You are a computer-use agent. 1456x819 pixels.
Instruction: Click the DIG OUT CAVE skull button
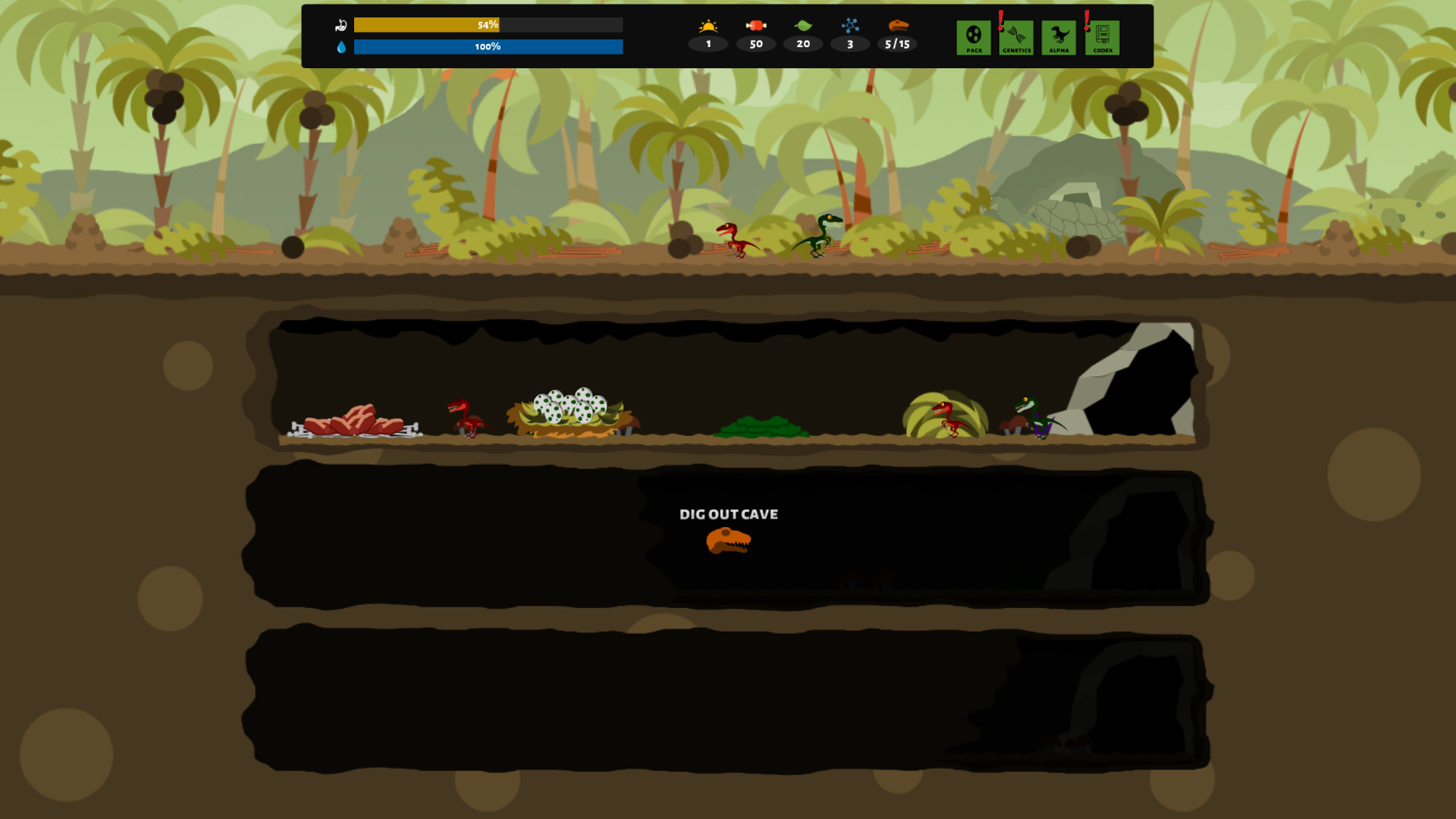pos(727,540)
